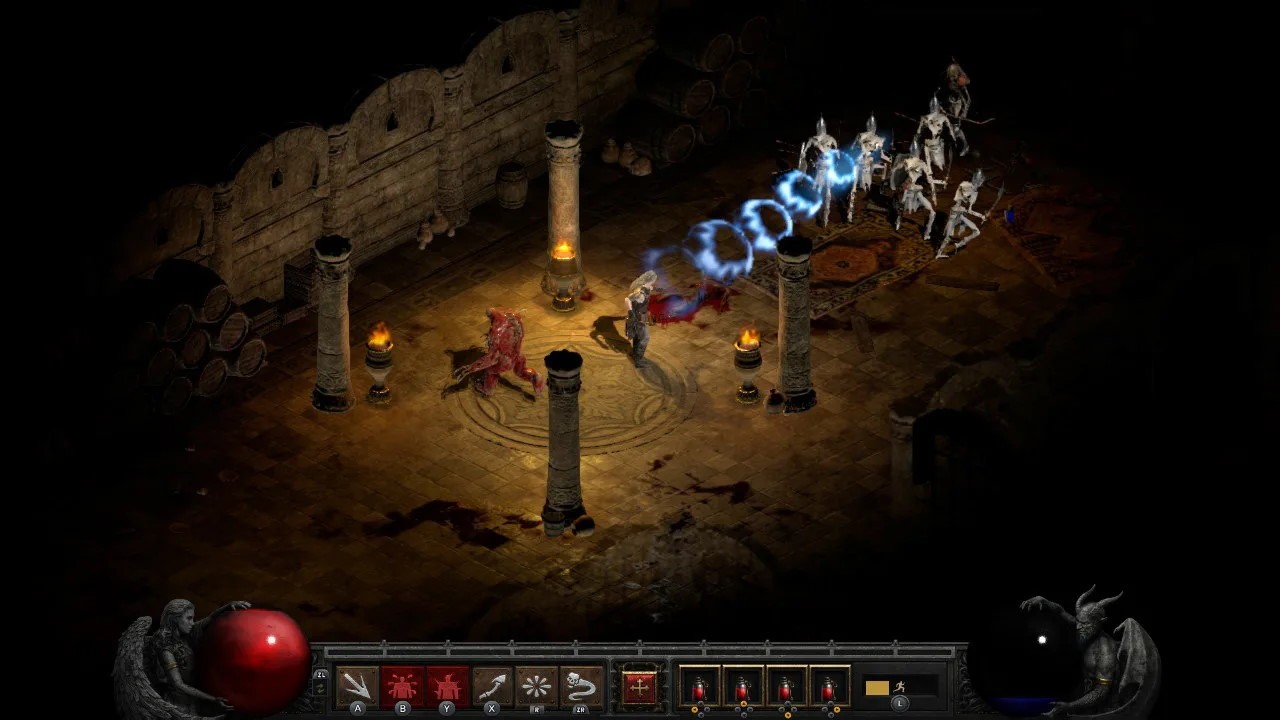The width and height of the screenshot is (1280, 720).
Task: Click the weapon swap arrows beside ZL
Action: tap(320, 690)
